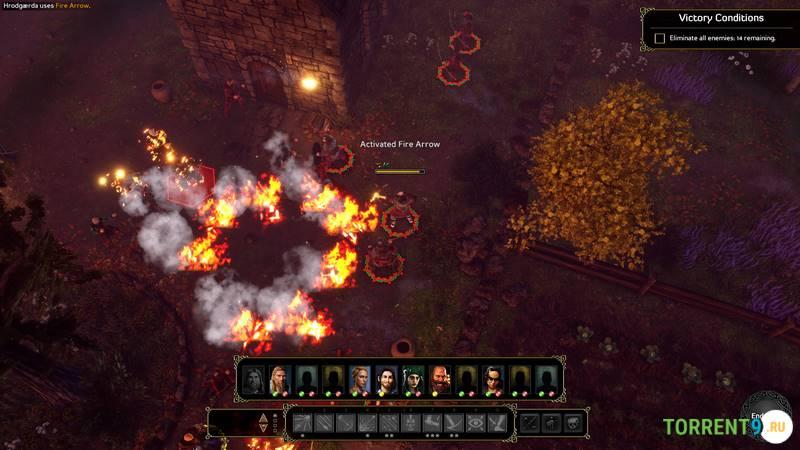This screenshot has height=450, width=800.
Task: Select the green-headscarf character portrait
Action: point(414,380)
